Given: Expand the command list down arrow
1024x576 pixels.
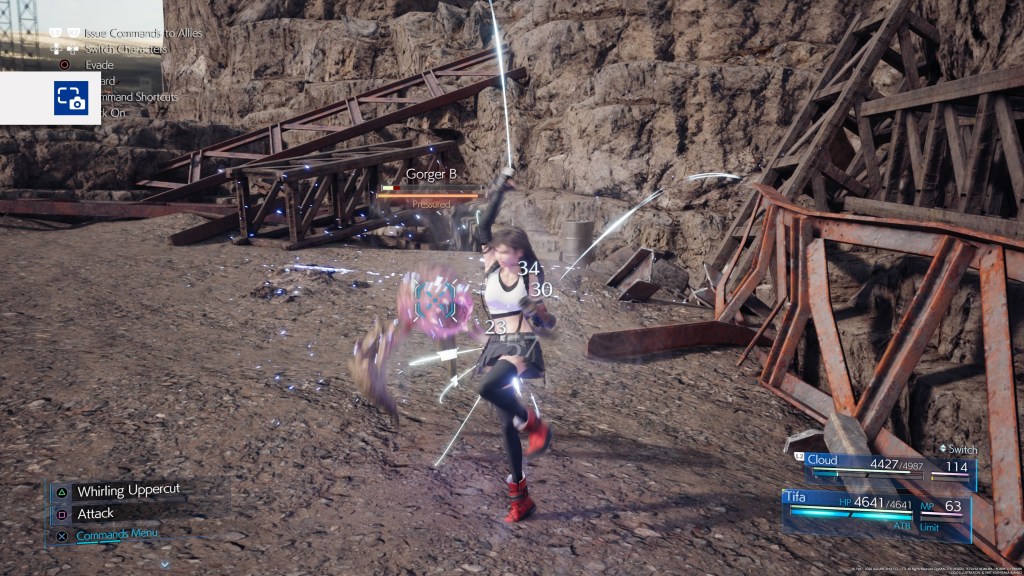Looking at the screenshot, I should (x=164, y=564).
